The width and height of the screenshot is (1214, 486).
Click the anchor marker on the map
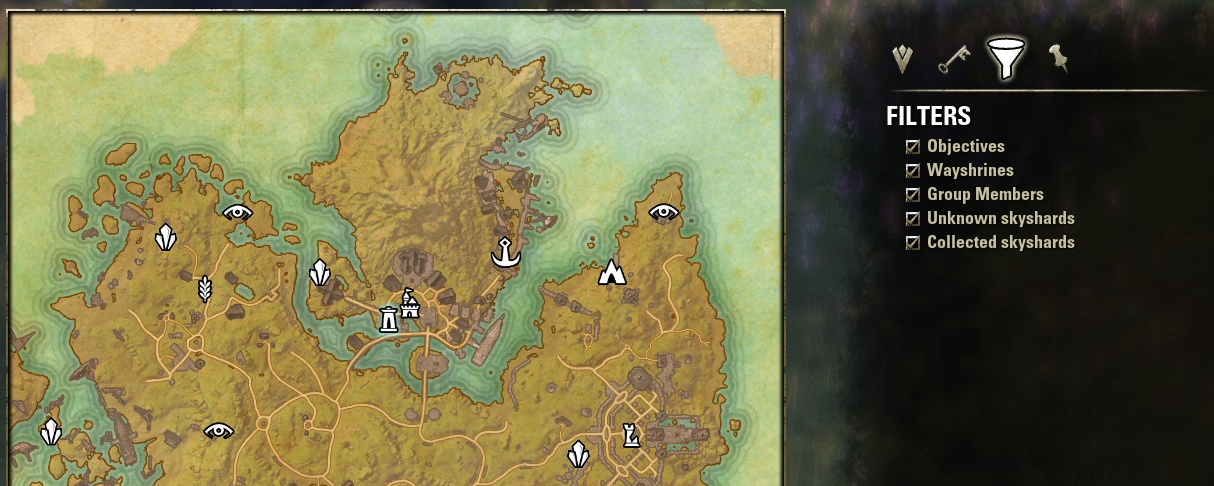point(506,253)
